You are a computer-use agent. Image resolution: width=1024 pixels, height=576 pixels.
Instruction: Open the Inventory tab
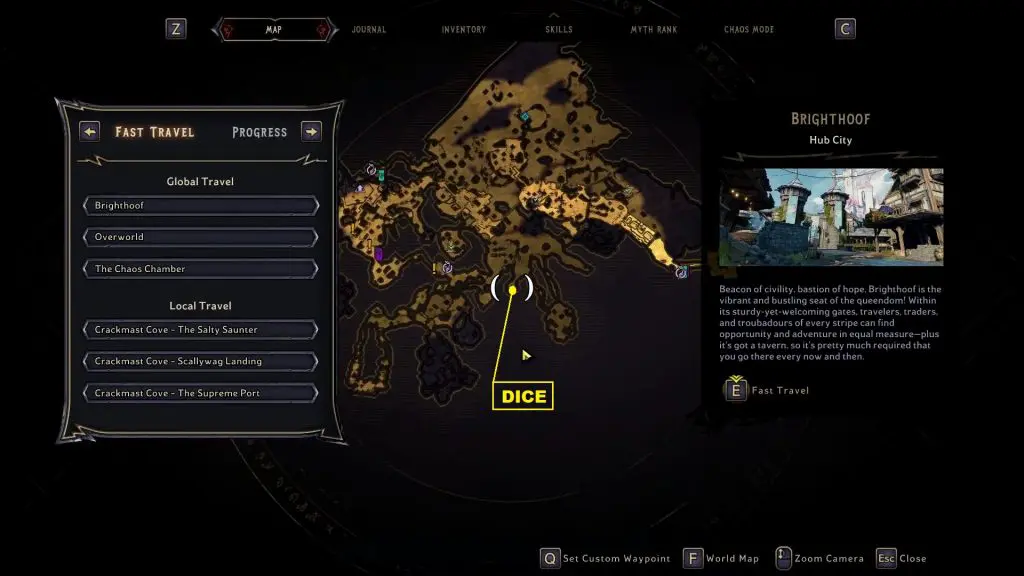point(464,30)
